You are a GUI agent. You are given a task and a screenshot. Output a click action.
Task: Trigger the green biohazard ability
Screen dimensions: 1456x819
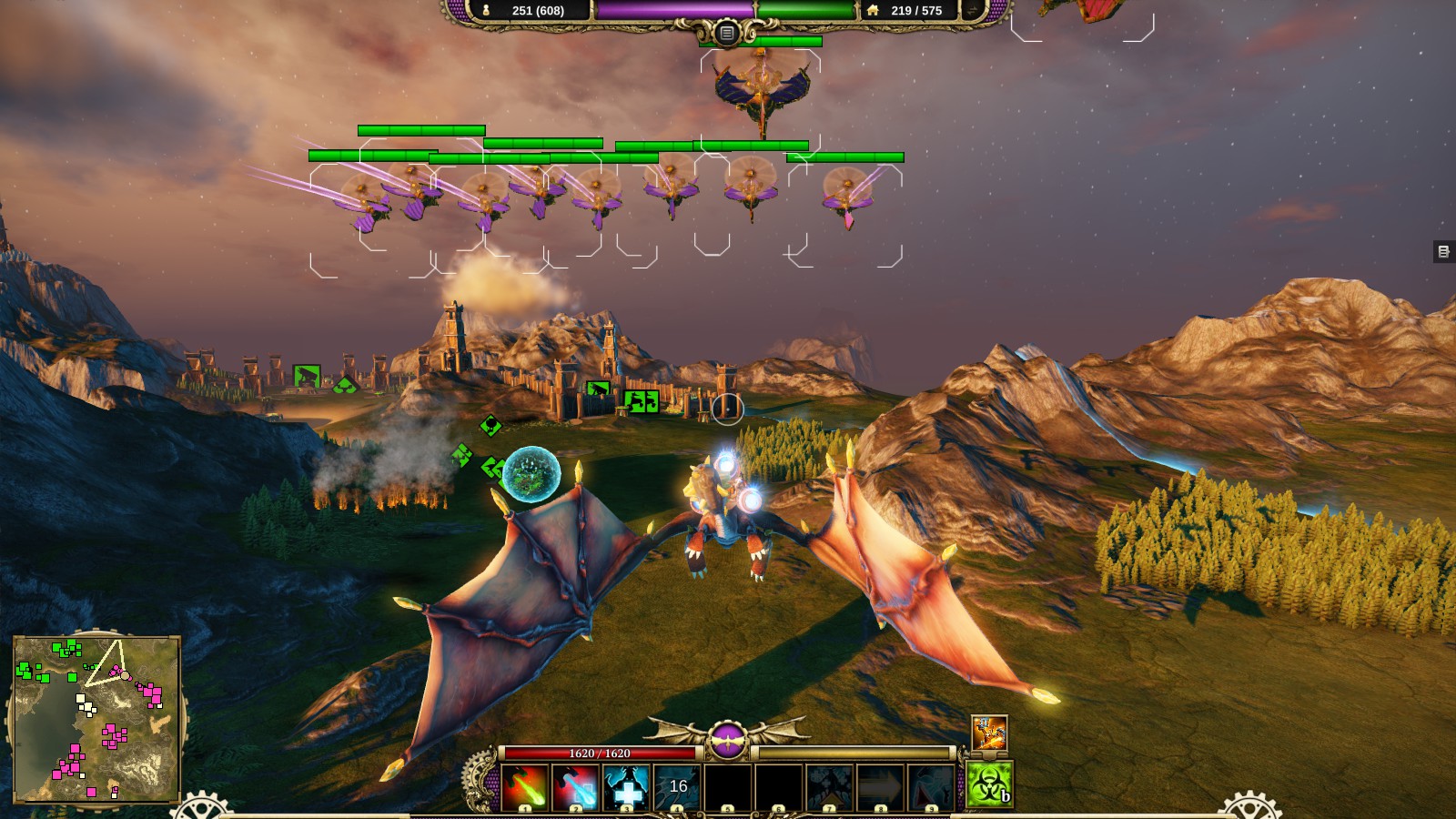click(x=989, y=784)
